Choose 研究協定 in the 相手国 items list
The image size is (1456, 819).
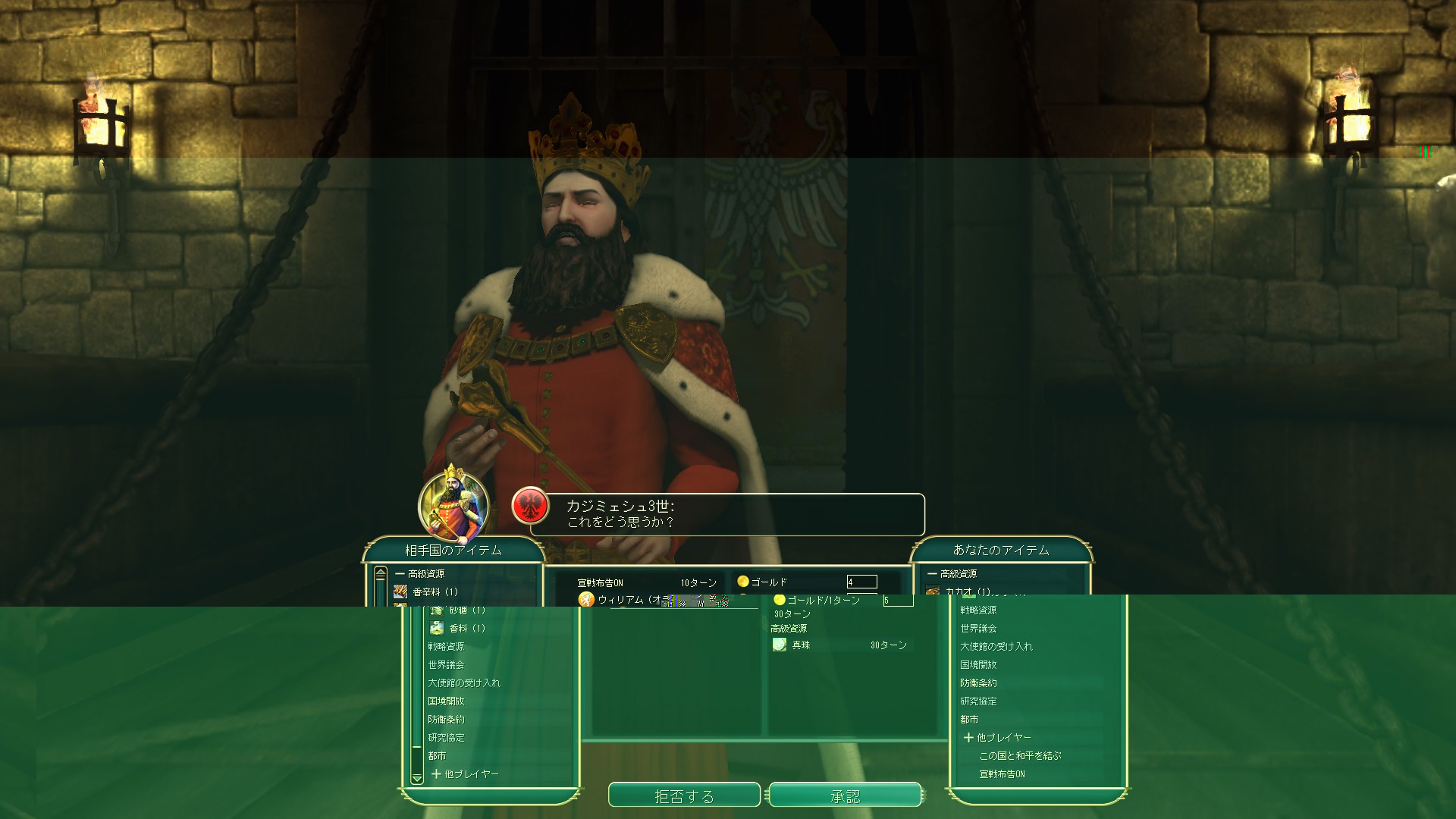pyautogui.click(x=446, y=737)
